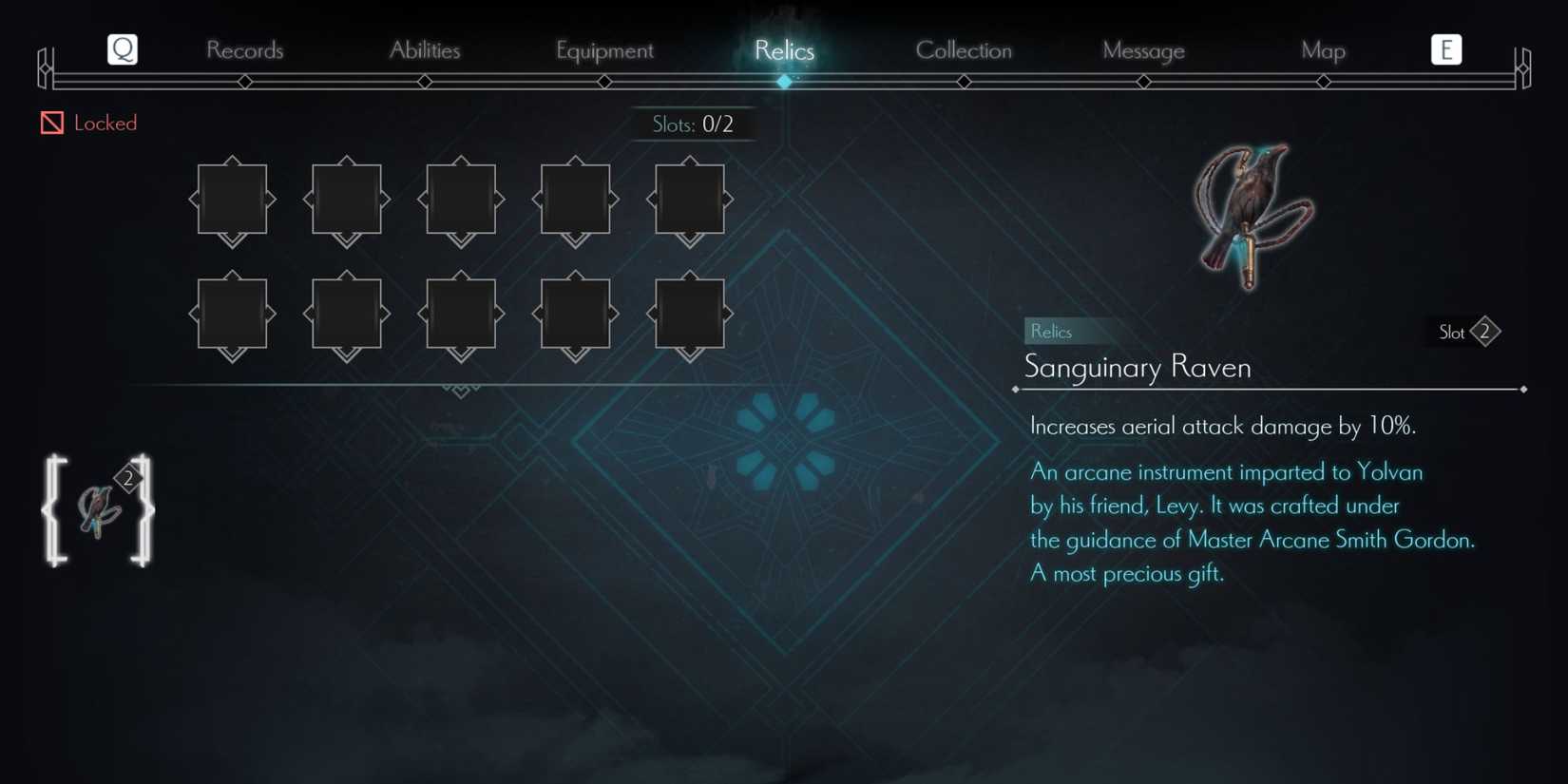Click the diamond marker under Collection tab
The width and height of the screenshot is (1568, 784).
point(964,82)
